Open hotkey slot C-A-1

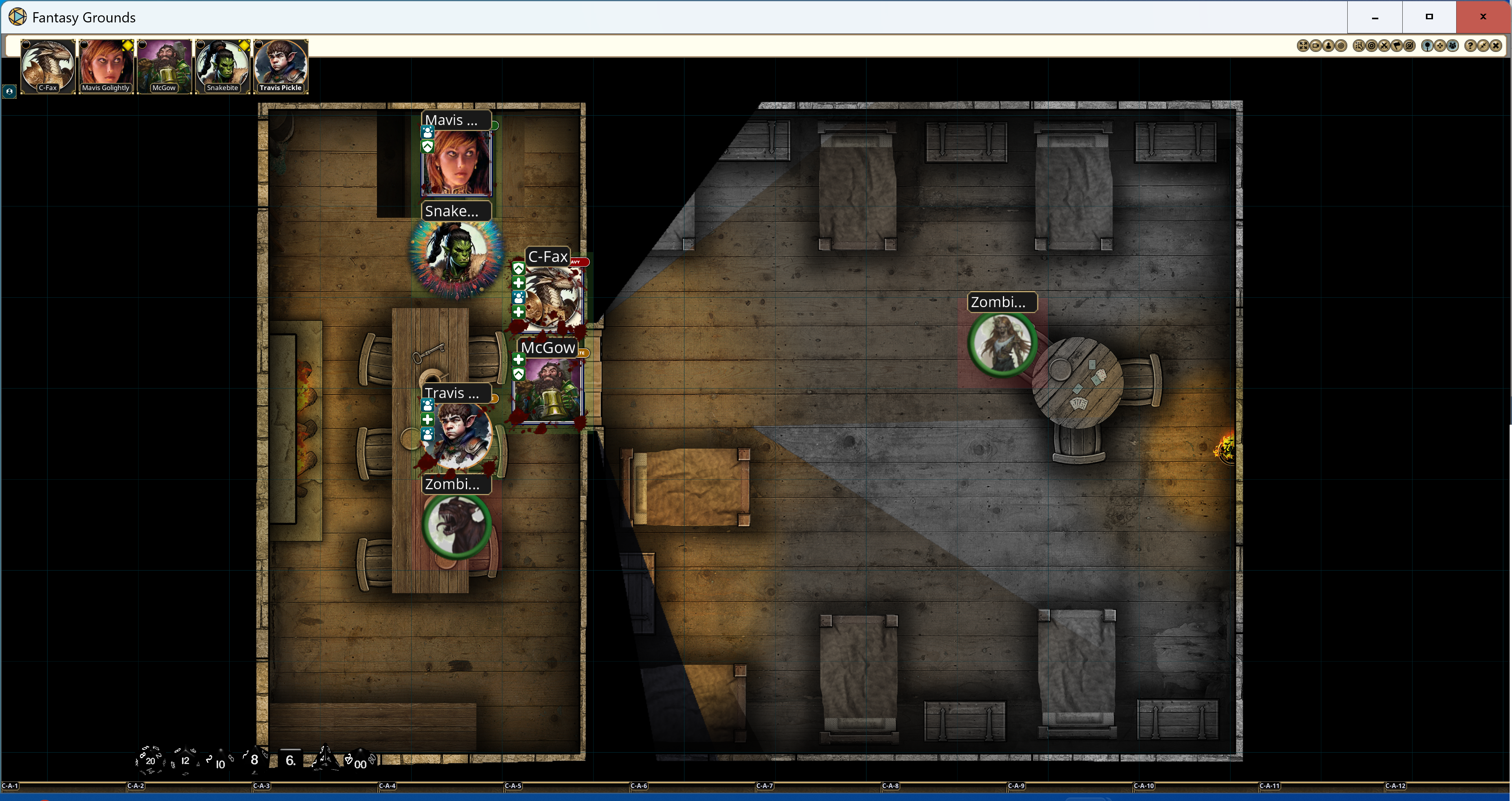click(x=11, y=786)
